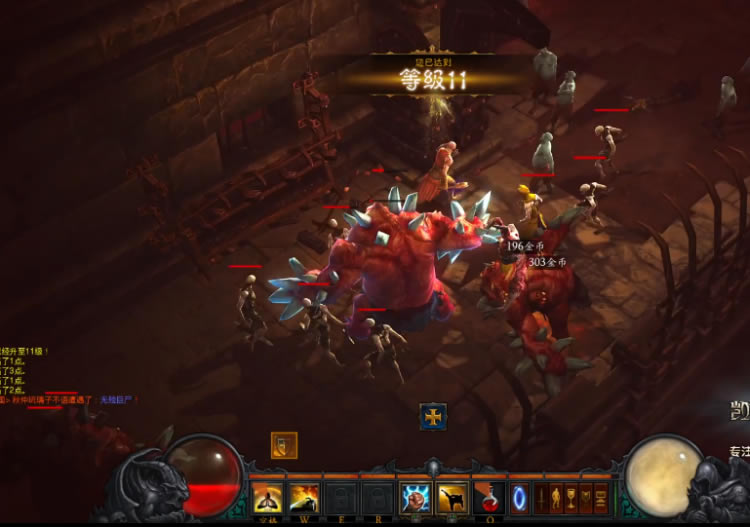The width and height of the screenshot is (750, 527).
Task: Click the banner menu button
Action: coord(586,497)
